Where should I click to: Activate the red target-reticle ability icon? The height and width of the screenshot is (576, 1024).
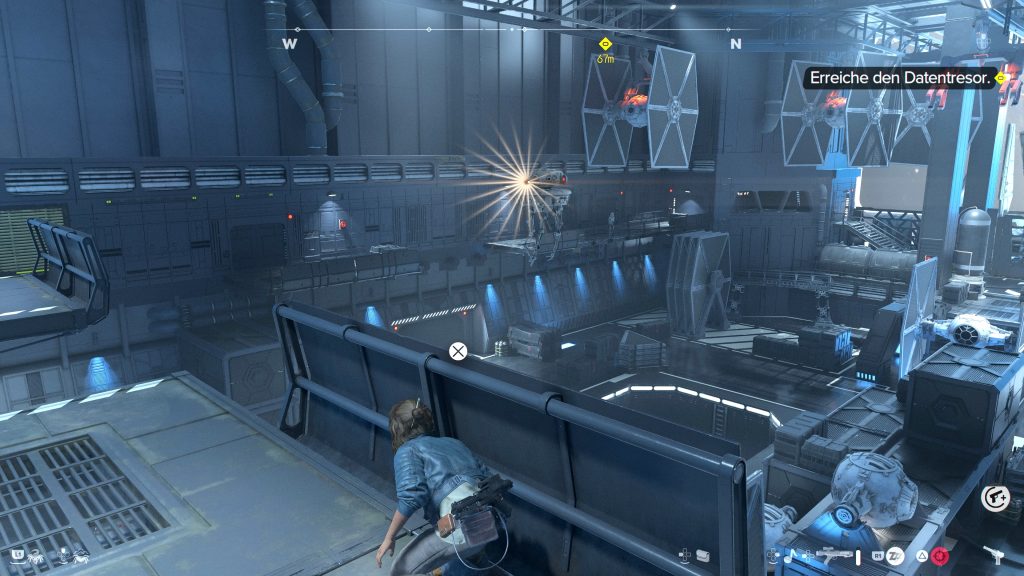[x=938, y=555]
